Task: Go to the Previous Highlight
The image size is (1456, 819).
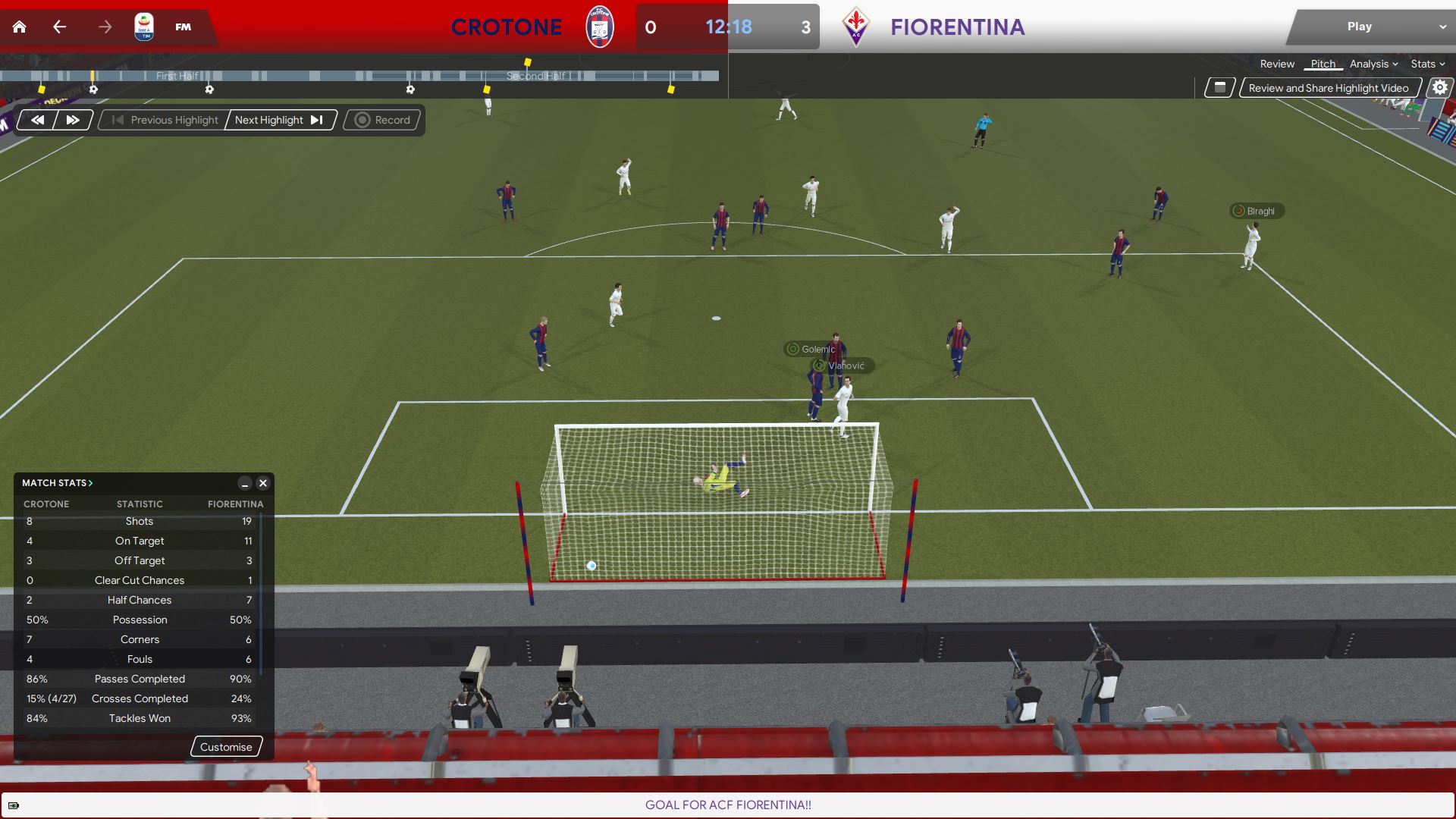Action: pos(165,120)
